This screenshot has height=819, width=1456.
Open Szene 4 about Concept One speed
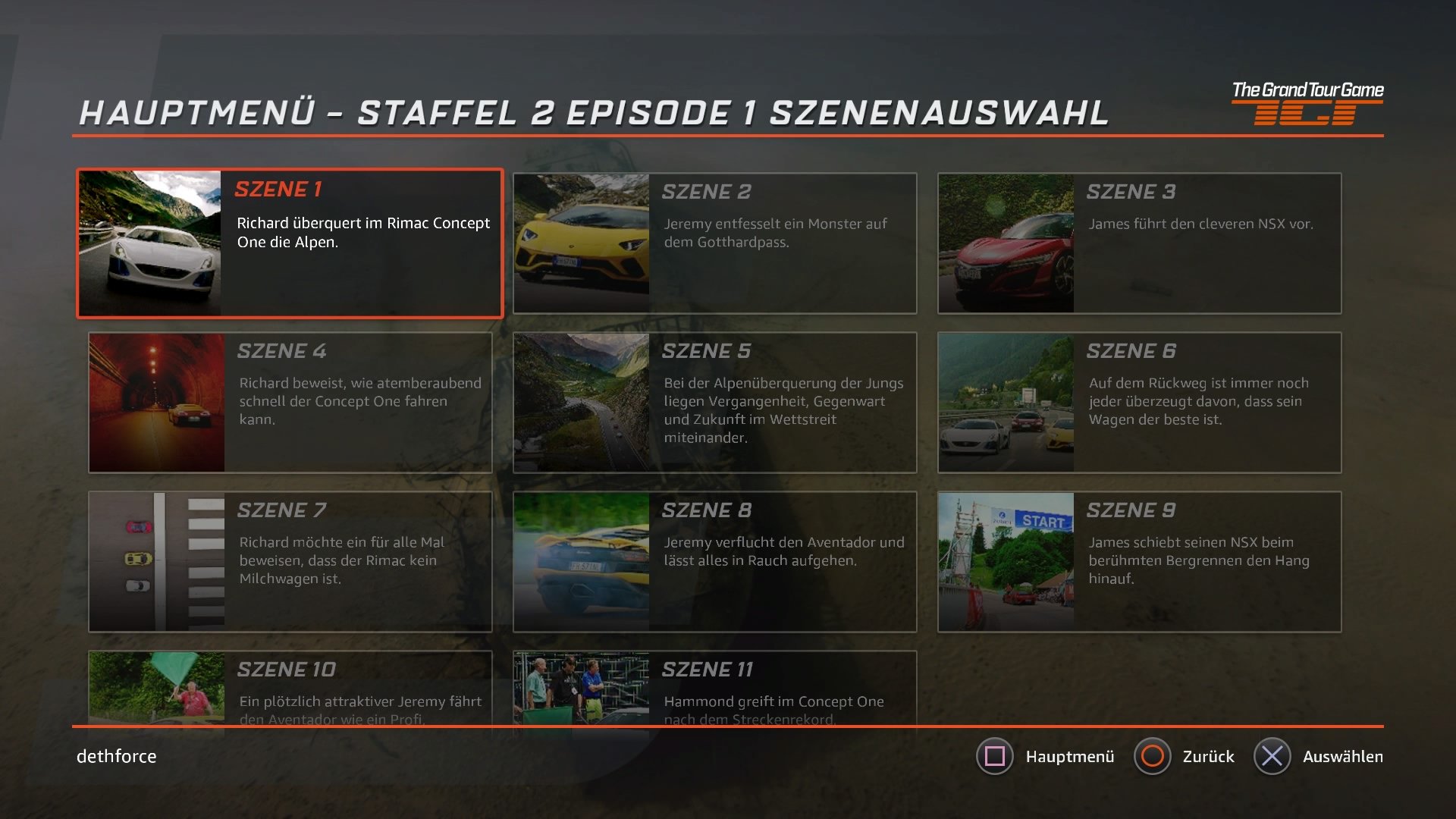[290, 402]
